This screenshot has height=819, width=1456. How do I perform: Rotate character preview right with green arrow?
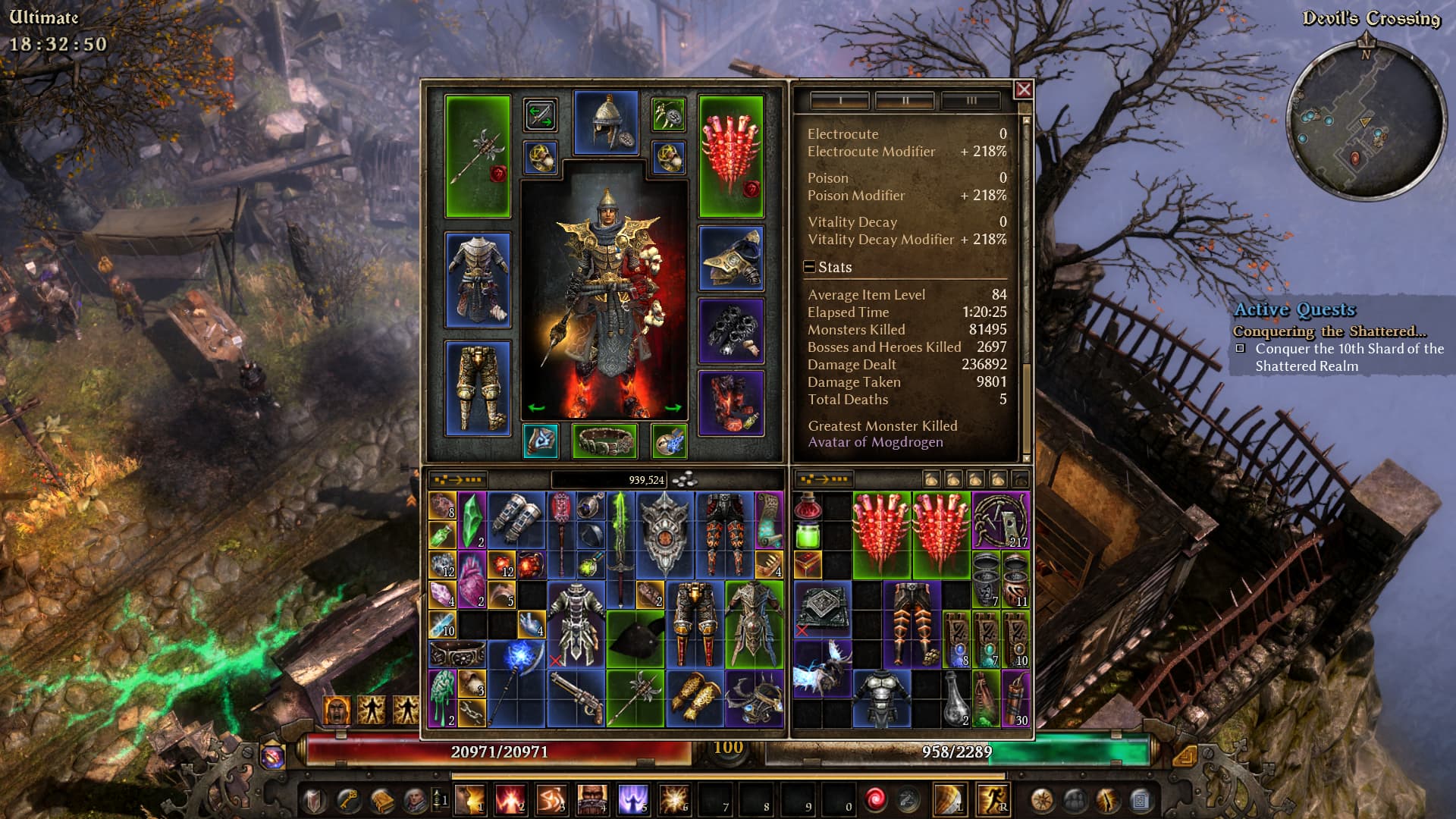[x=673, y=408]
